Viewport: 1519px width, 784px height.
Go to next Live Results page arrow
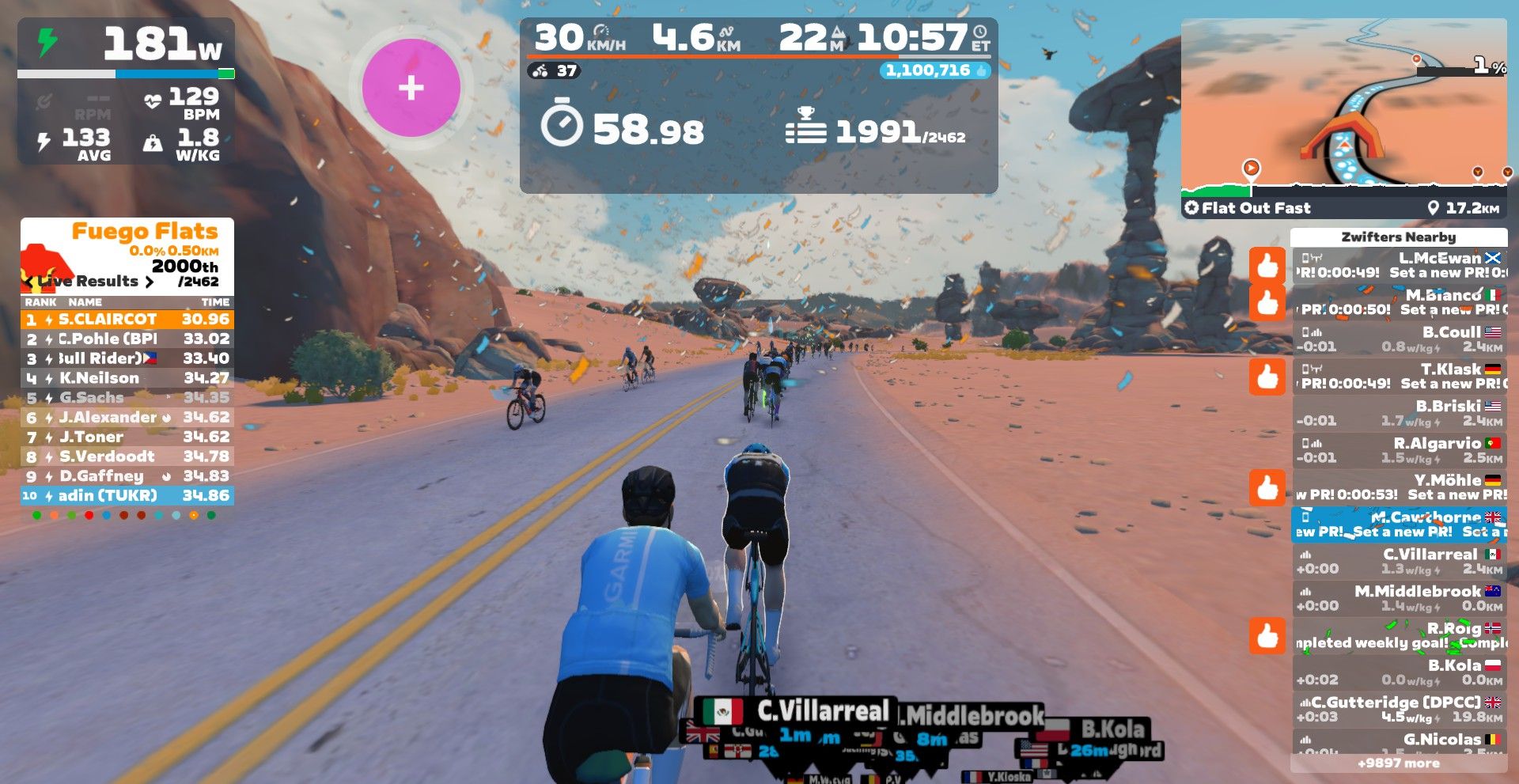tap(149, 282)
